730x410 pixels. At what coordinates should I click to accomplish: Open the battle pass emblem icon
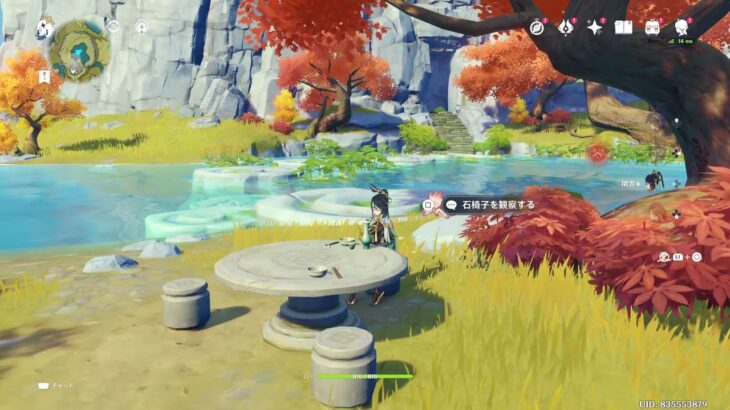click(565, 27)
